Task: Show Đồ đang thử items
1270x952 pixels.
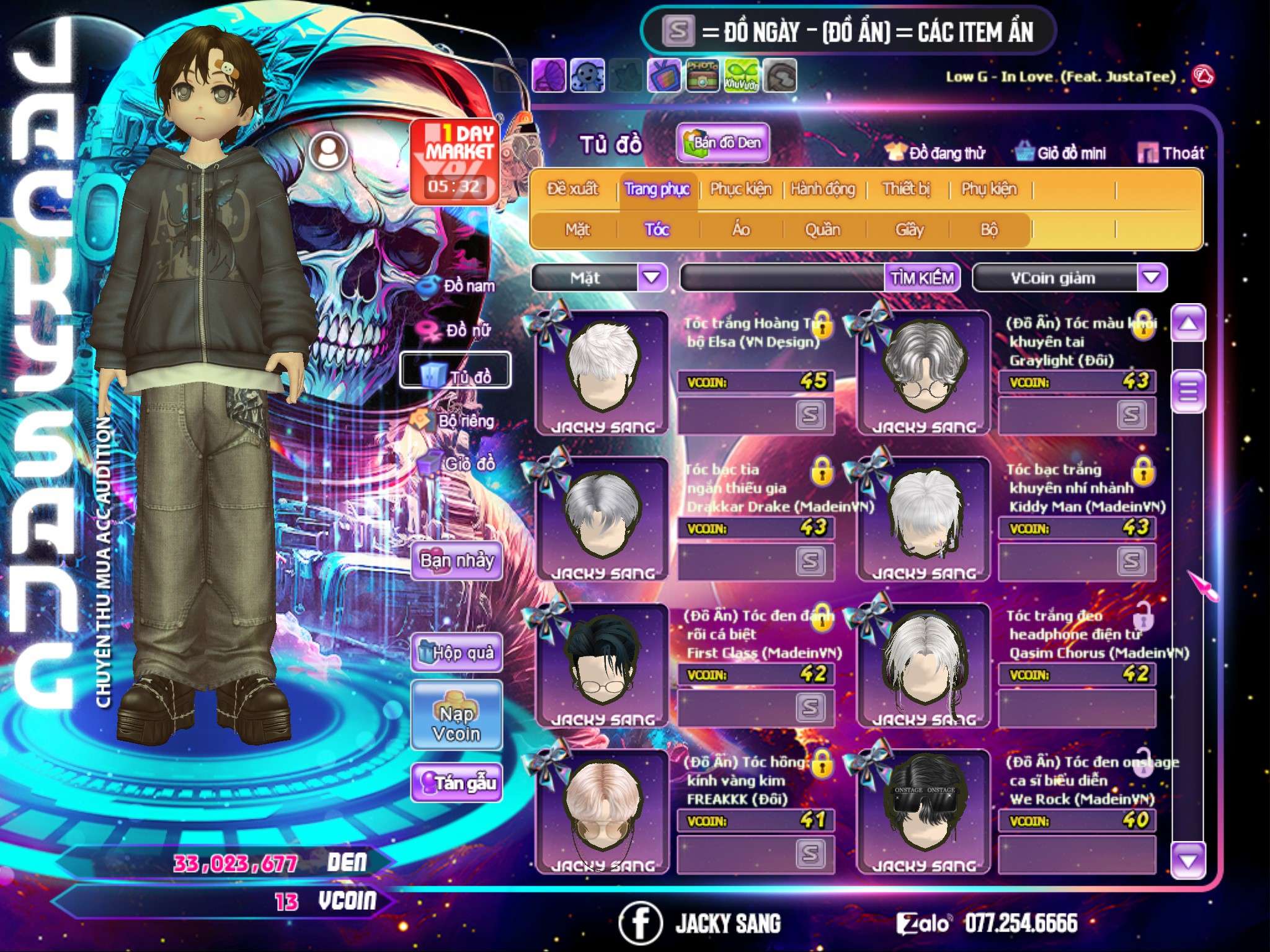Action: coord(936,153)
